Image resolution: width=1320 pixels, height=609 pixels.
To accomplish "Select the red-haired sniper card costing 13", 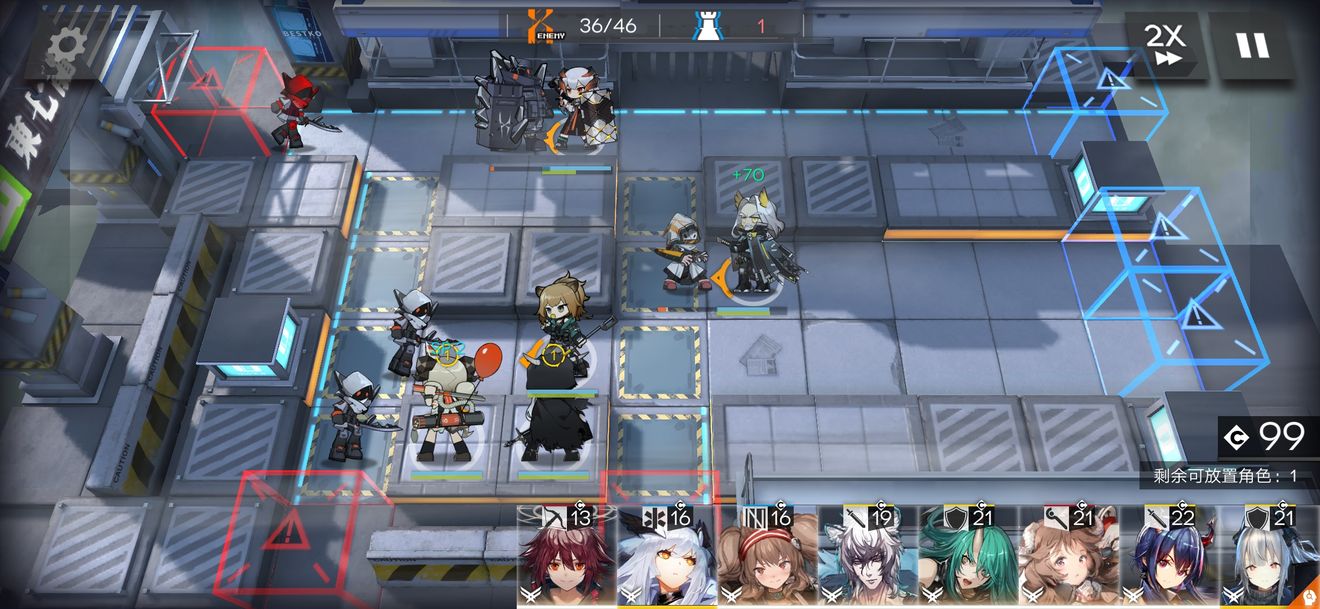I will point(566,558).
